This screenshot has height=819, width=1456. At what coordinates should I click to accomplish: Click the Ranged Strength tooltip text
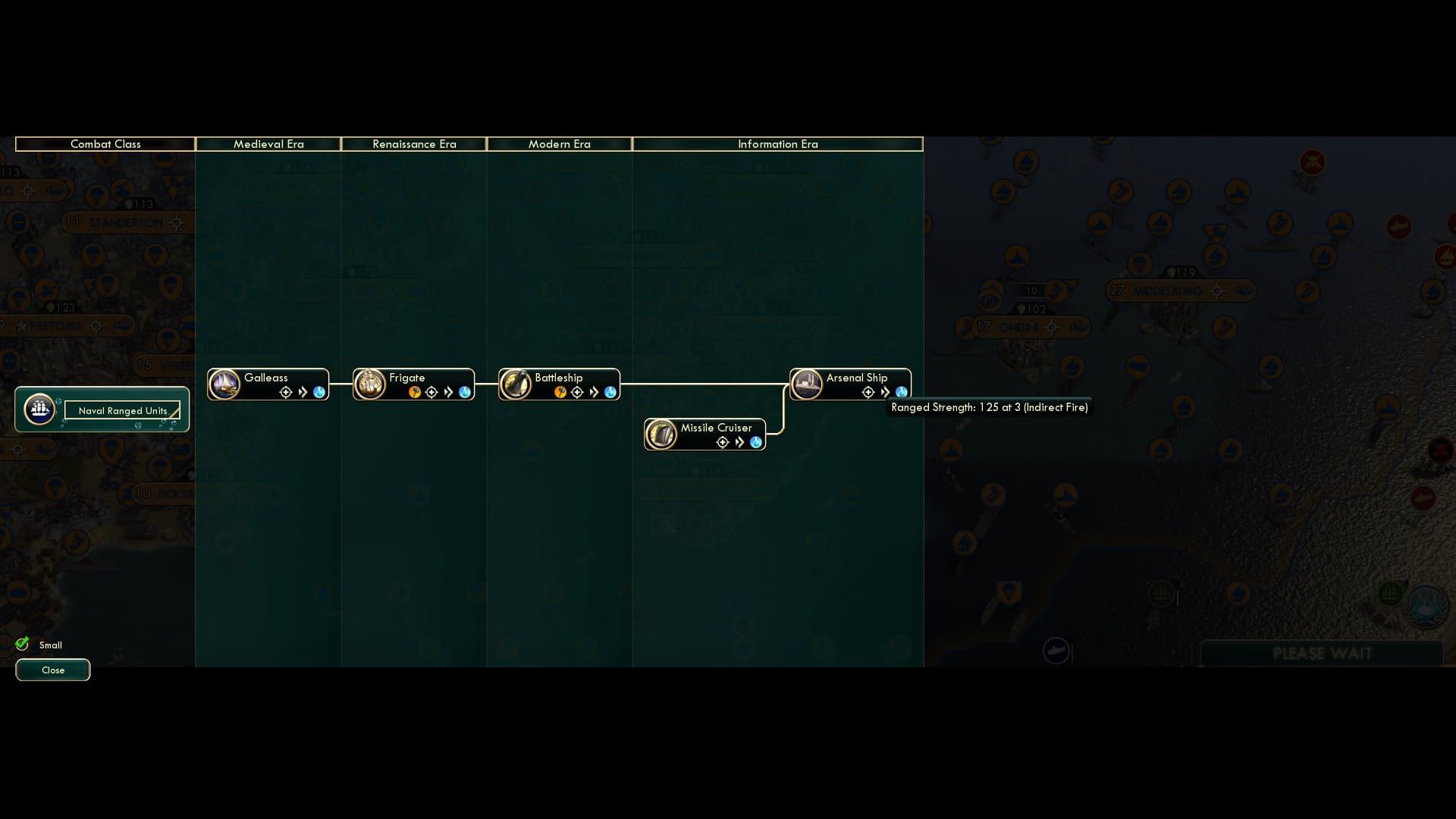988,407
